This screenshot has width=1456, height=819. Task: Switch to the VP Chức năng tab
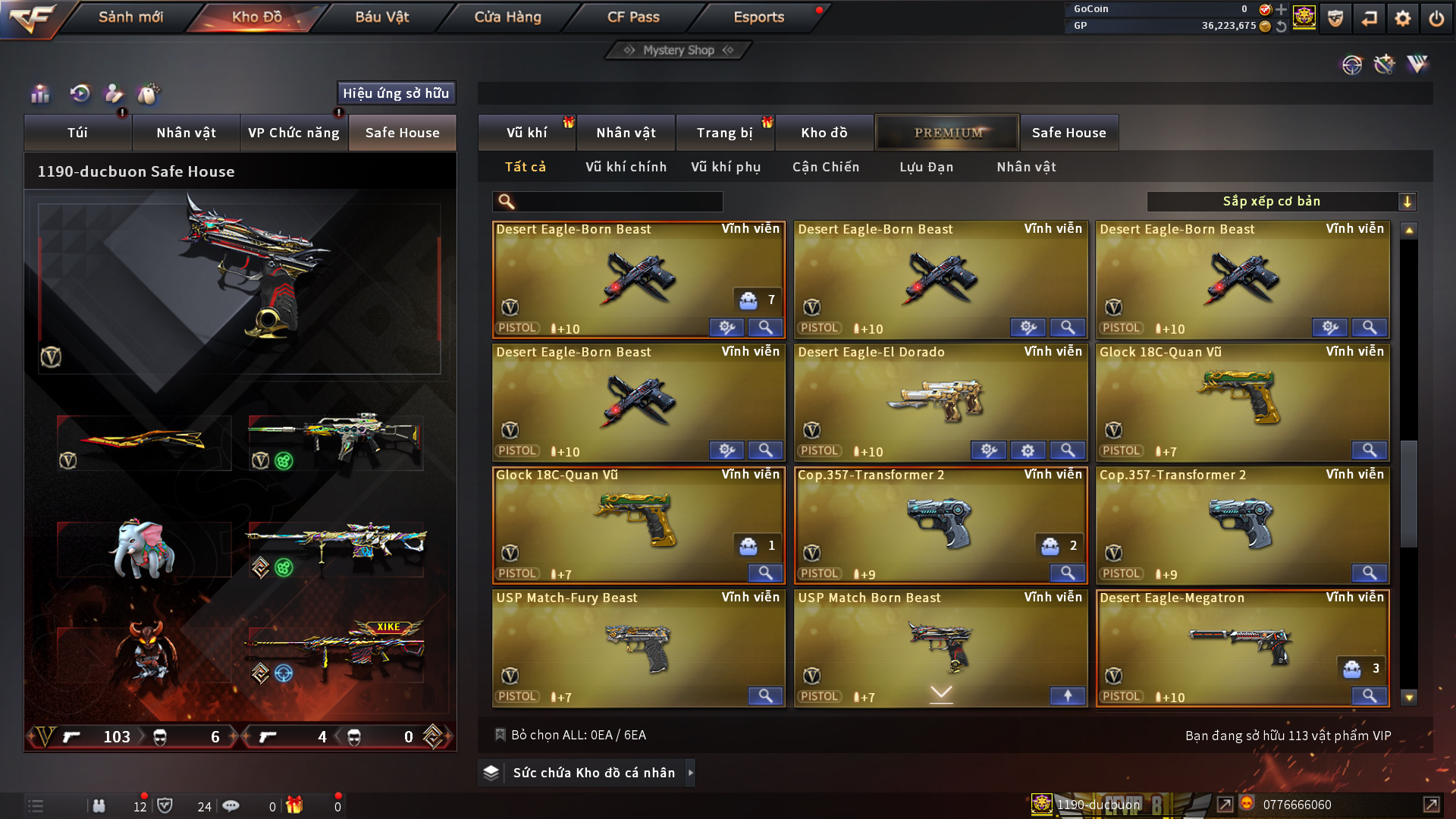(293, 133)
